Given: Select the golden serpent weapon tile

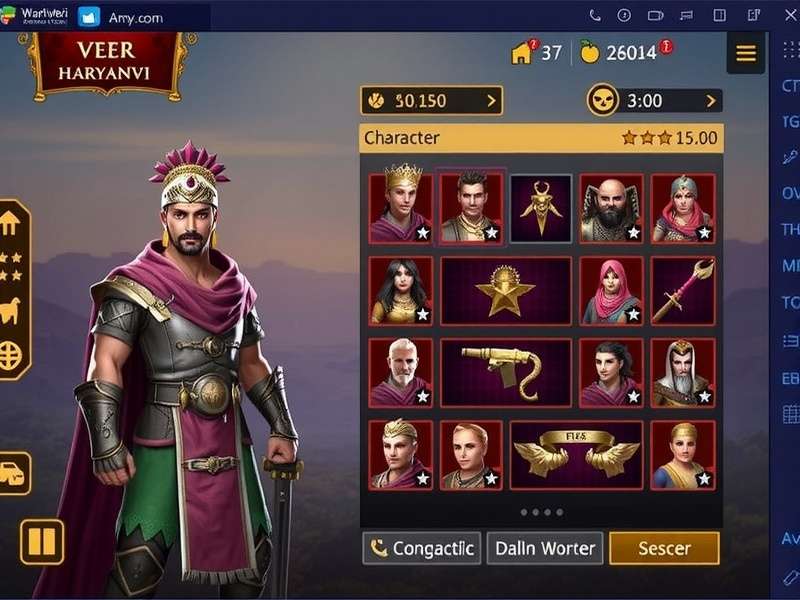Looking at the screenshot, I should (506, 372).
